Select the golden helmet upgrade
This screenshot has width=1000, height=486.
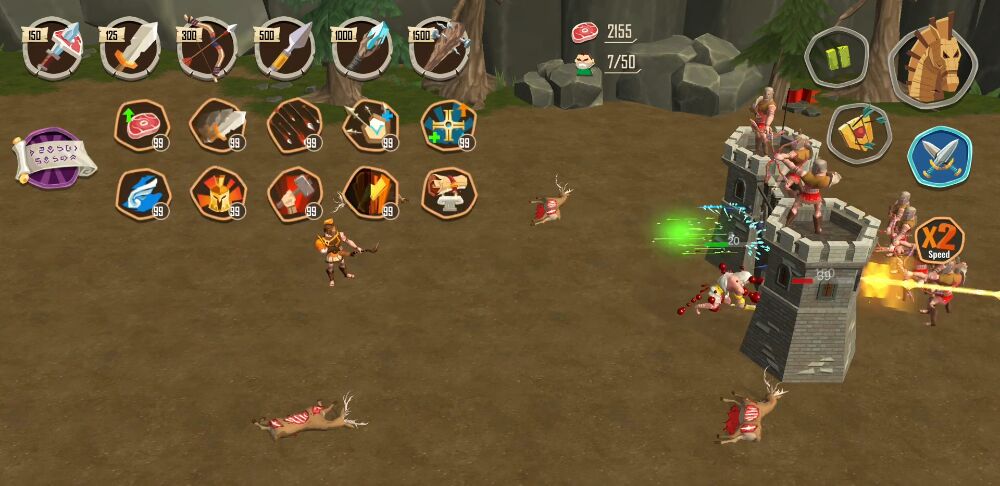(218, 193)
